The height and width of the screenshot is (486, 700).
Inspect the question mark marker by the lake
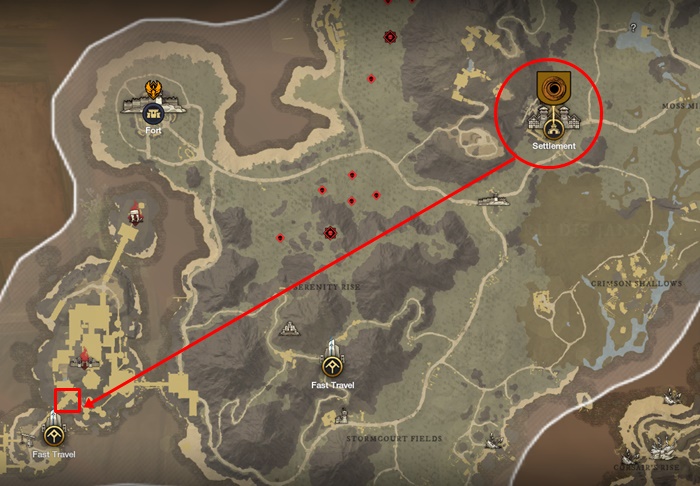coord(632,28)
